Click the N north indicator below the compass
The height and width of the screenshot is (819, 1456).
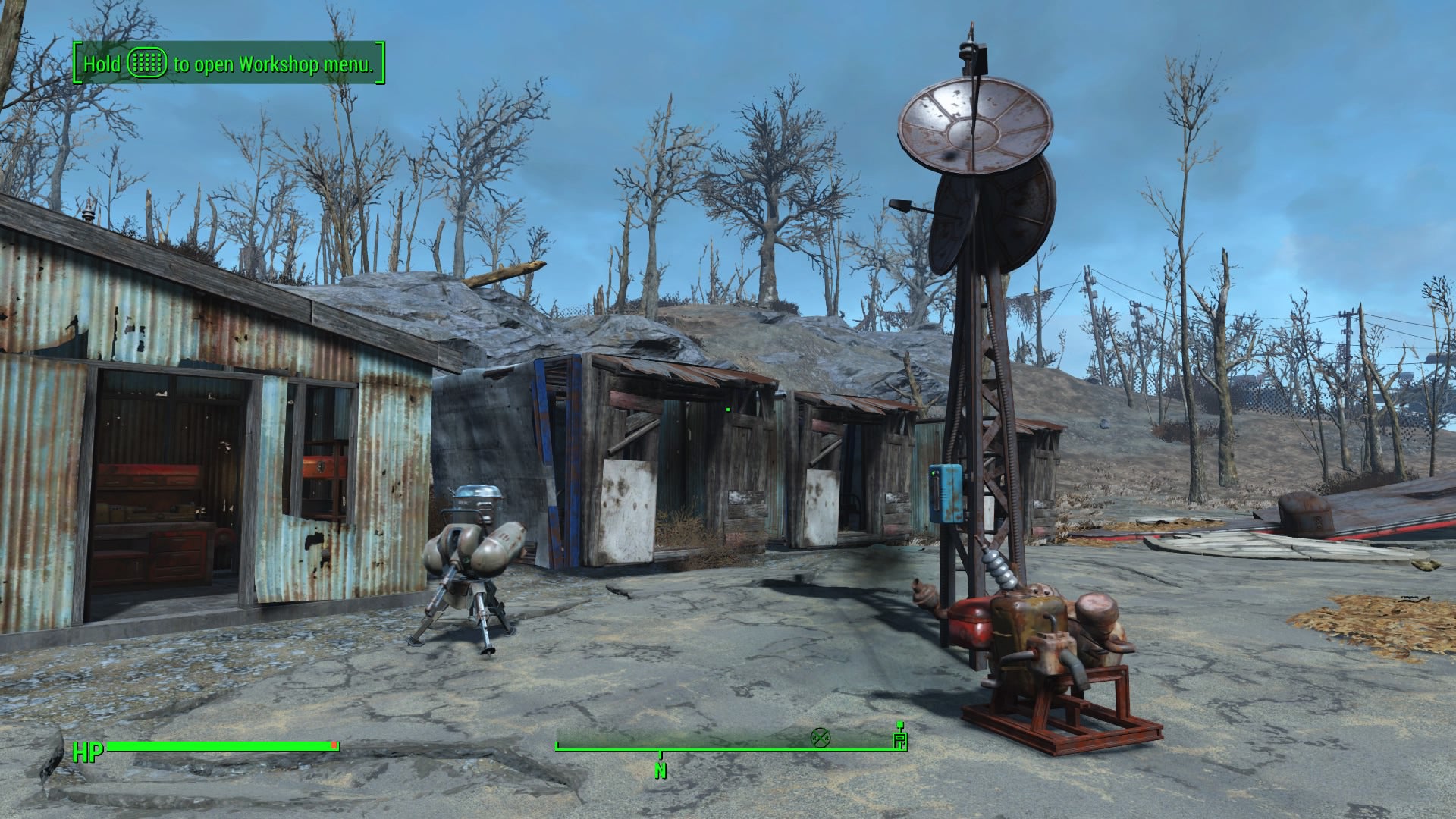click(659, 770)
